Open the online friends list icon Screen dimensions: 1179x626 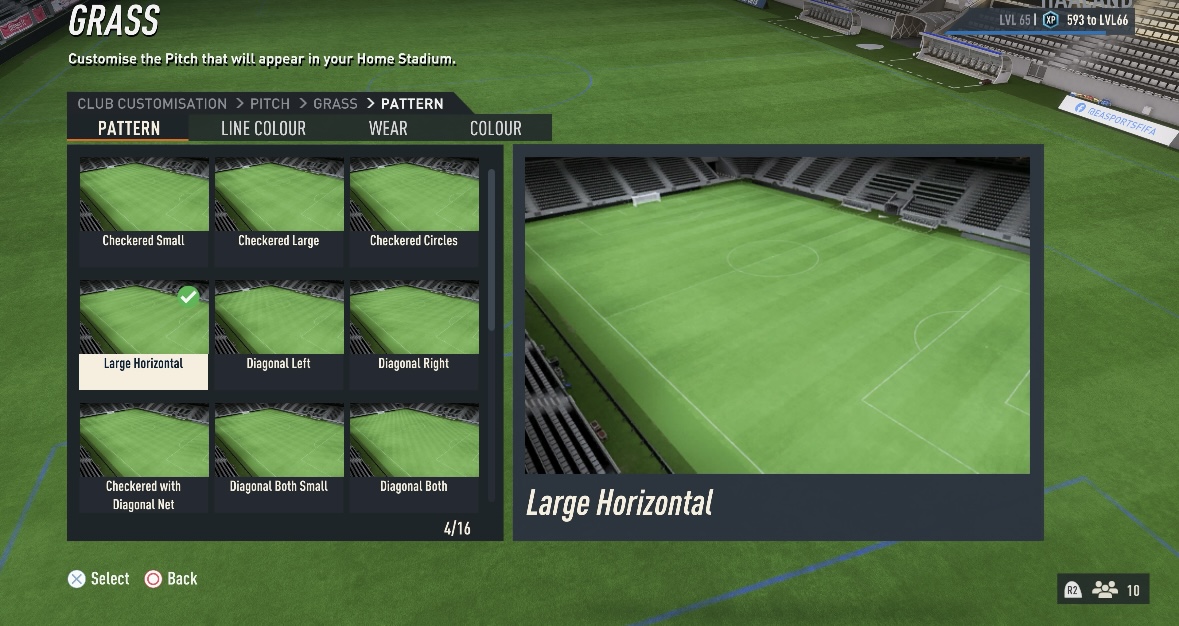pos(1105,590)
